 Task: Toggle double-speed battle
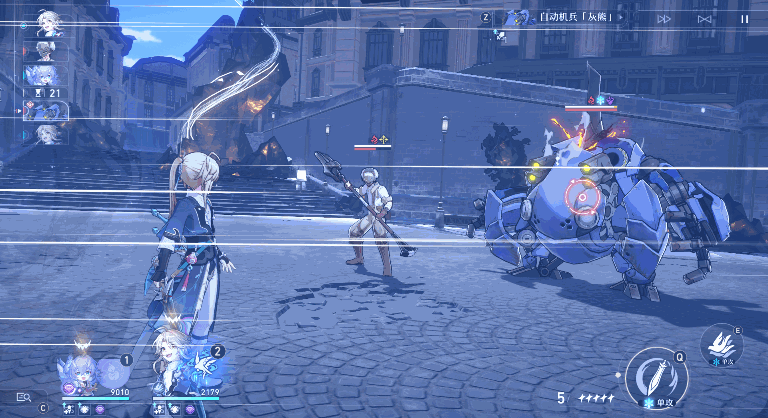pyautogui.click(x=664, y=18)
